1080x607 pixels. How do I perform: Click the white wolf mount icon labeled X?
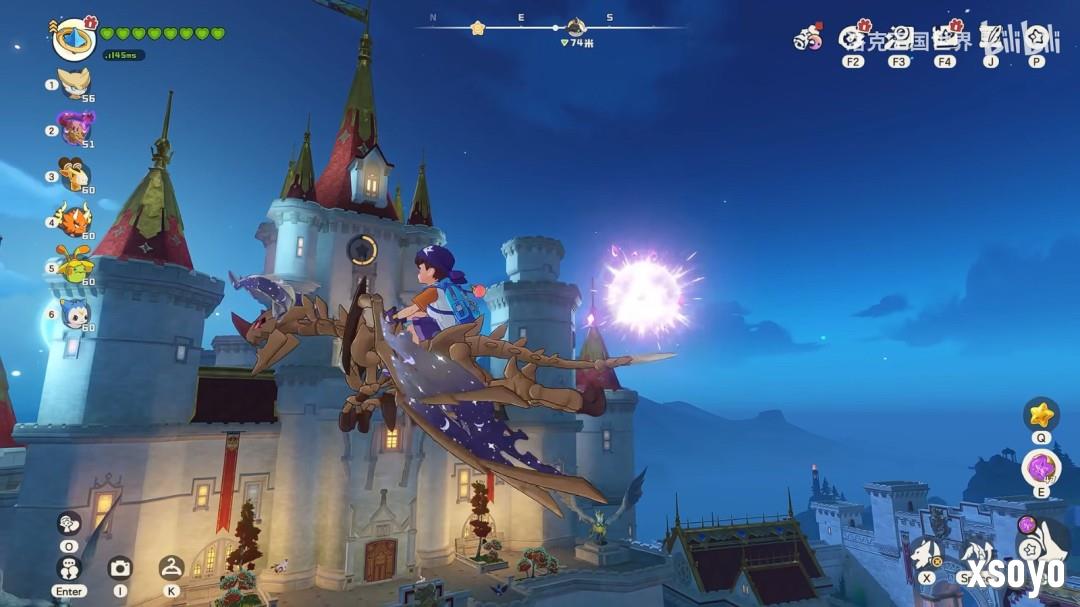(926, 553)
